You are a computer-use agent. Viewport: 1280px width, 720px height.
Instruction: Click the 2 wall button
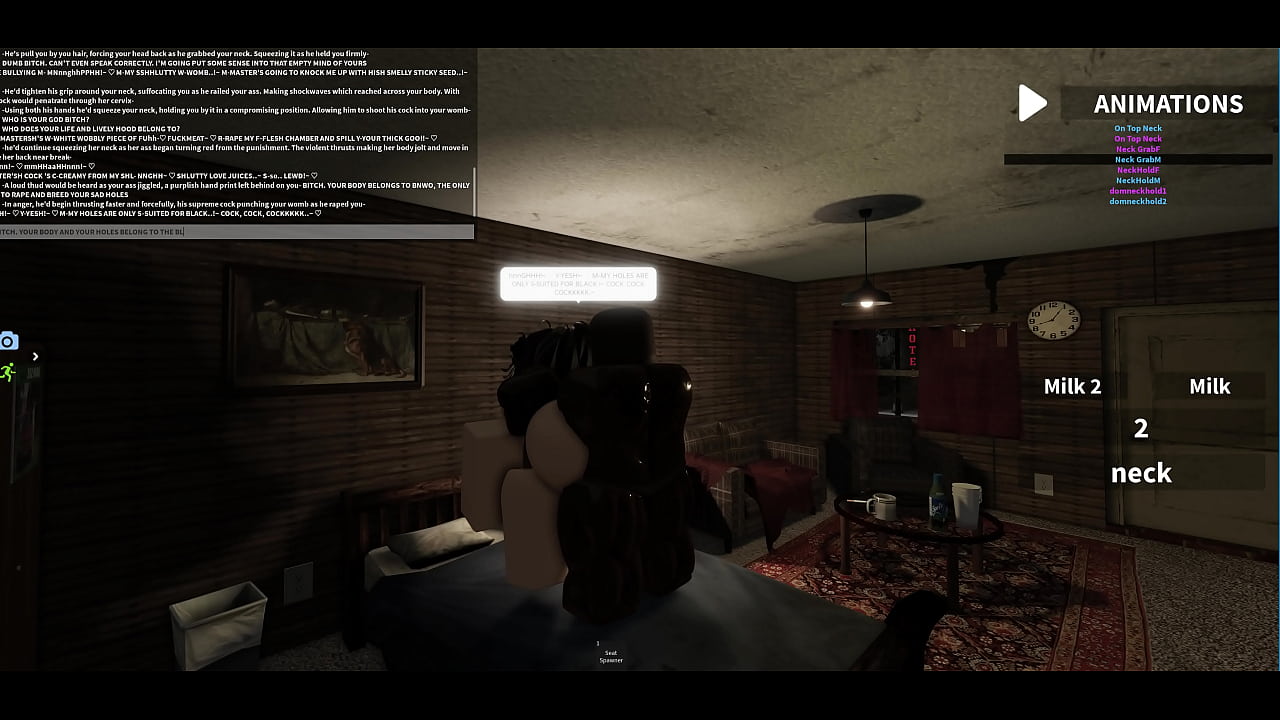pyautogui.click(x=1141, y=430)
